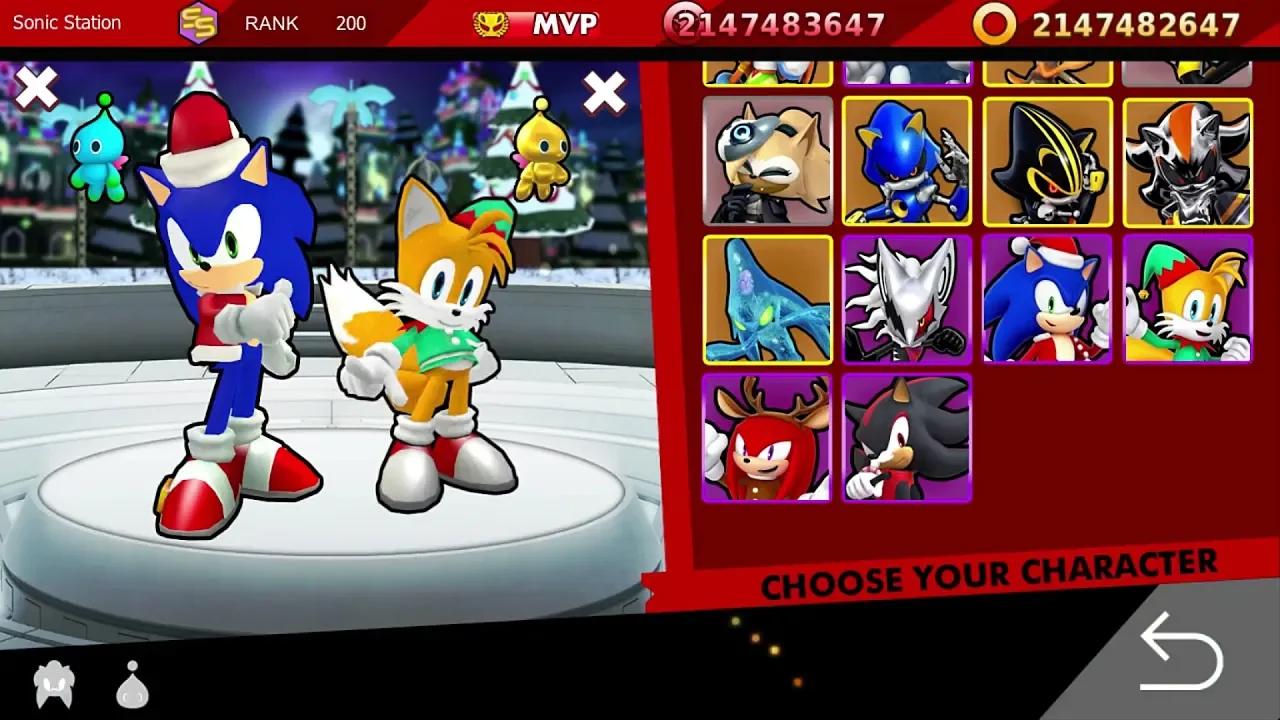Select the Shadow character portrait

[906, 438]
